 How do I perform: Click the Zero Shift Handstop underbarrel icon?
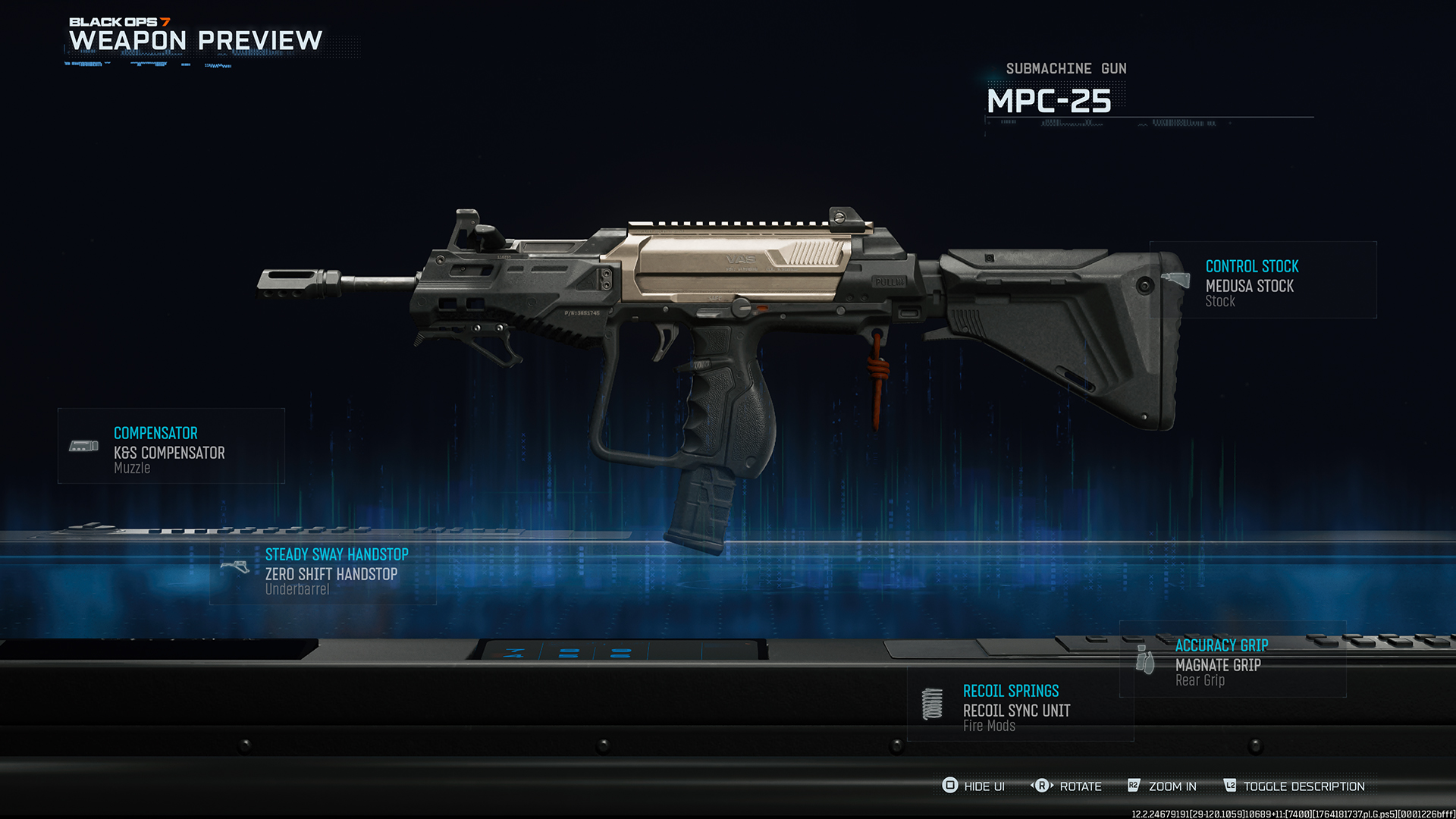point(235,567)
